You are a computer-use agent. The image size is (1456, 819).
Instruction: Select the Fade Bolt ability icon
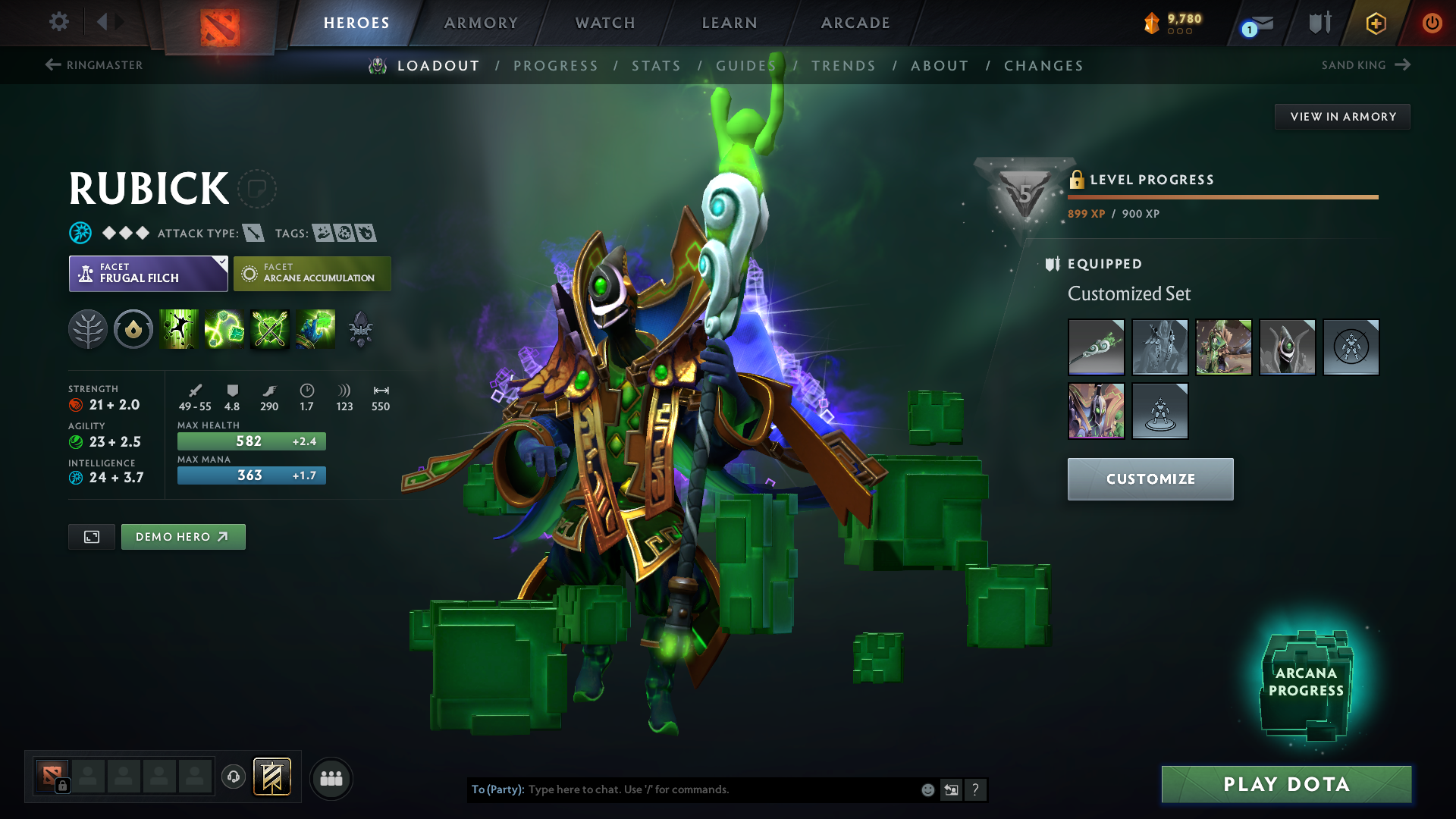(224, 329)
